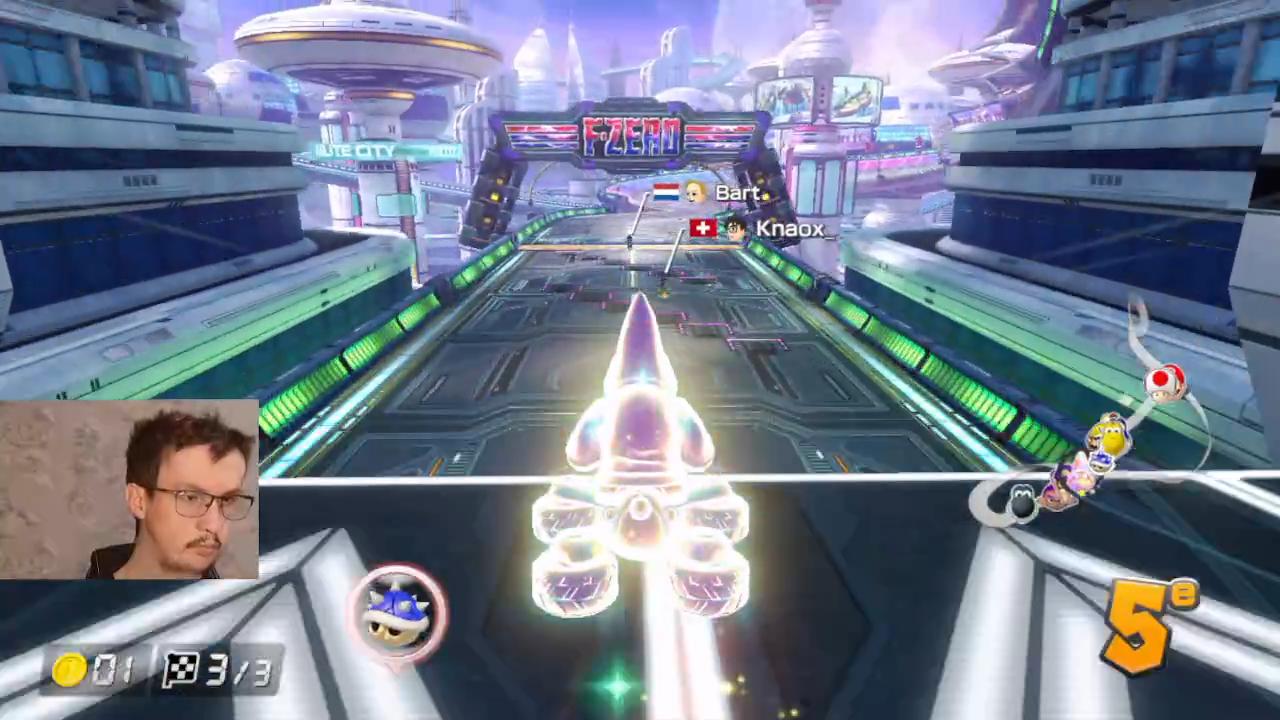Click the black Yoshi icon on the minimap

[x=1021, y=500]
